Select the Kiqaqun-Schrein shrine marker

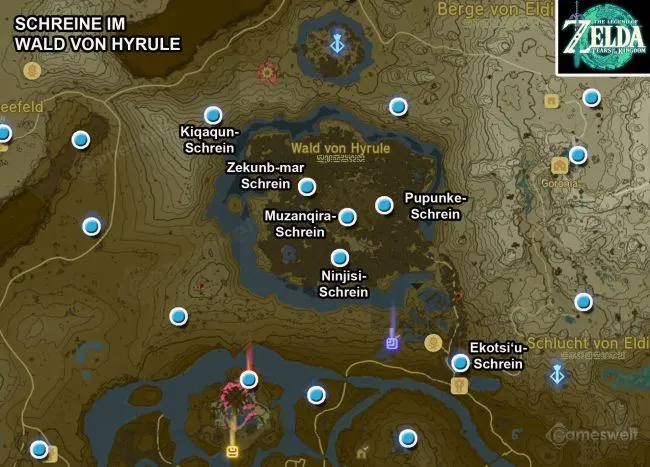(x=212, y=115)
